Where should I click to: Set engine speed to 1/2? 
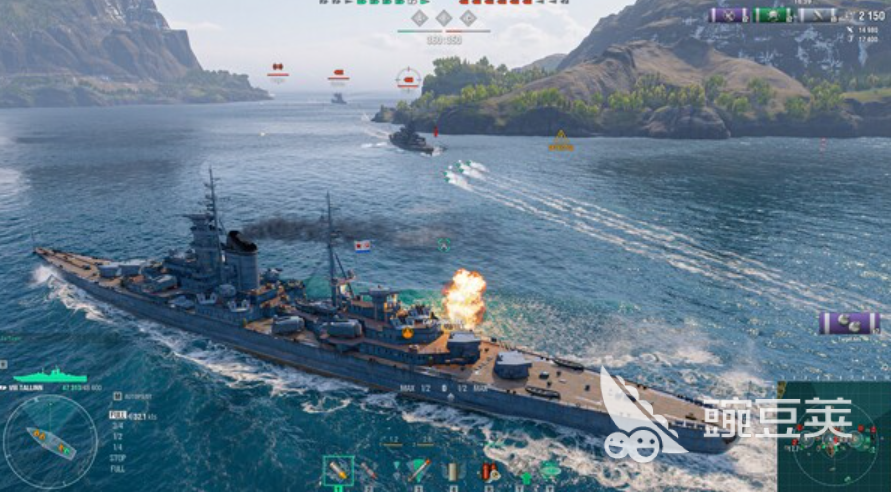point(117,436)
